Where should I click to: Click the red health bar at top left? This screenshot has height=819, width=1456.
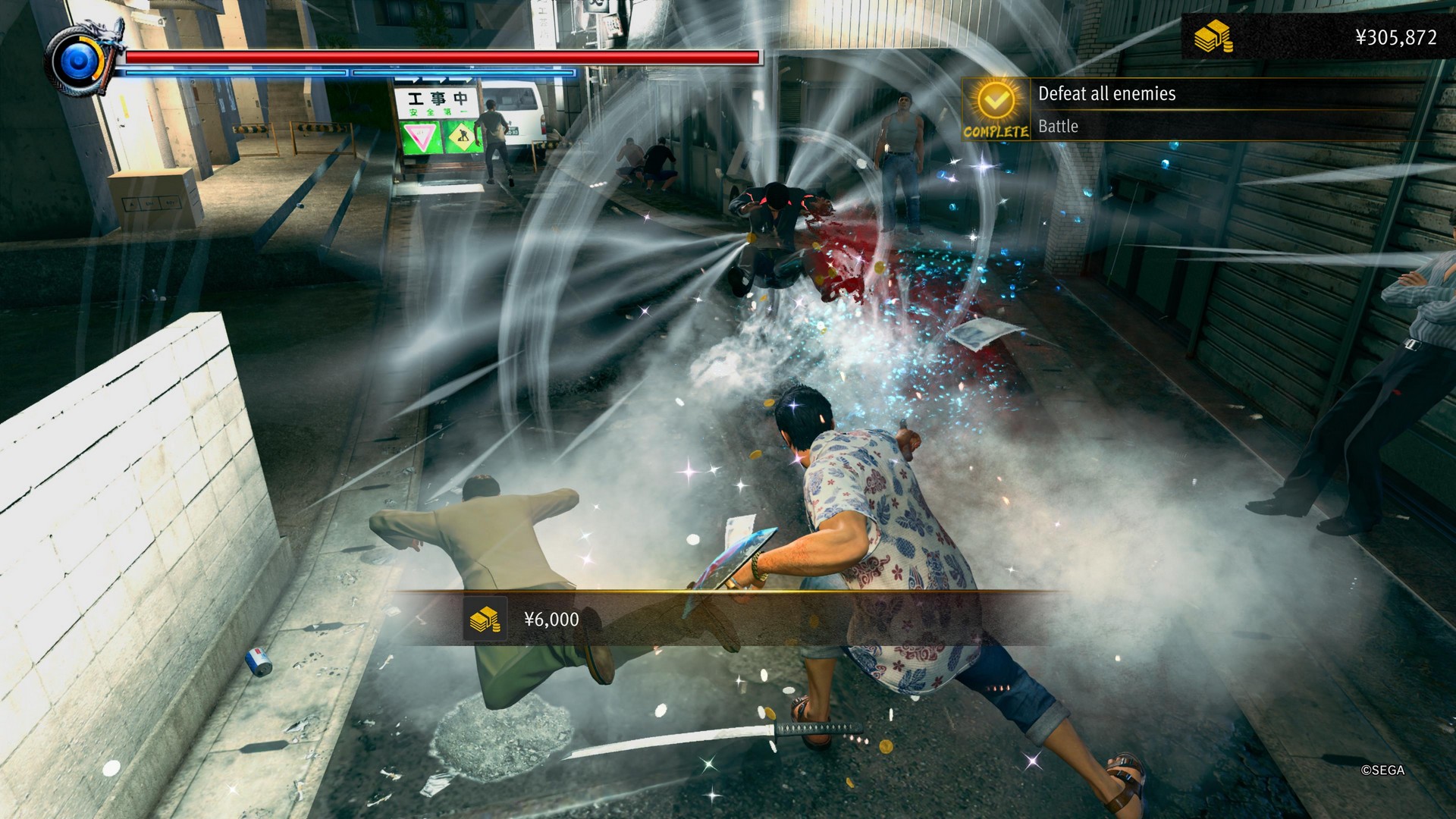point(440,55)
